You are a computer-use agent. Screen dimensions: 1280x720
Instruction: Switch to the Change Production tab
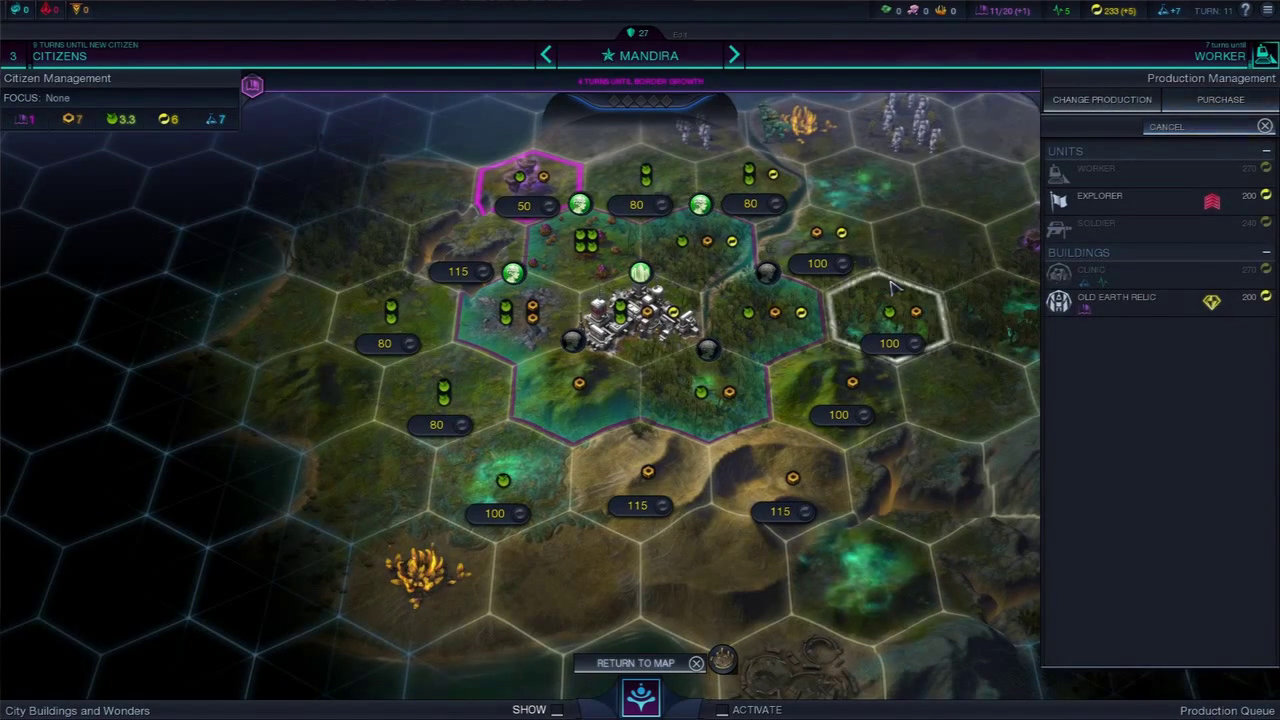[1101, 100]
